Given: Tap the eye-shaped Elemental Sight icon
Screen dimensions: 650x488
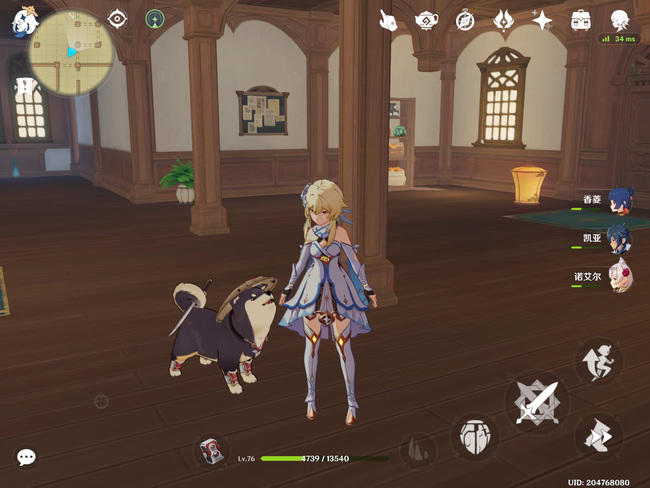Looking at the screenshot, I should (x=118, y=19).
